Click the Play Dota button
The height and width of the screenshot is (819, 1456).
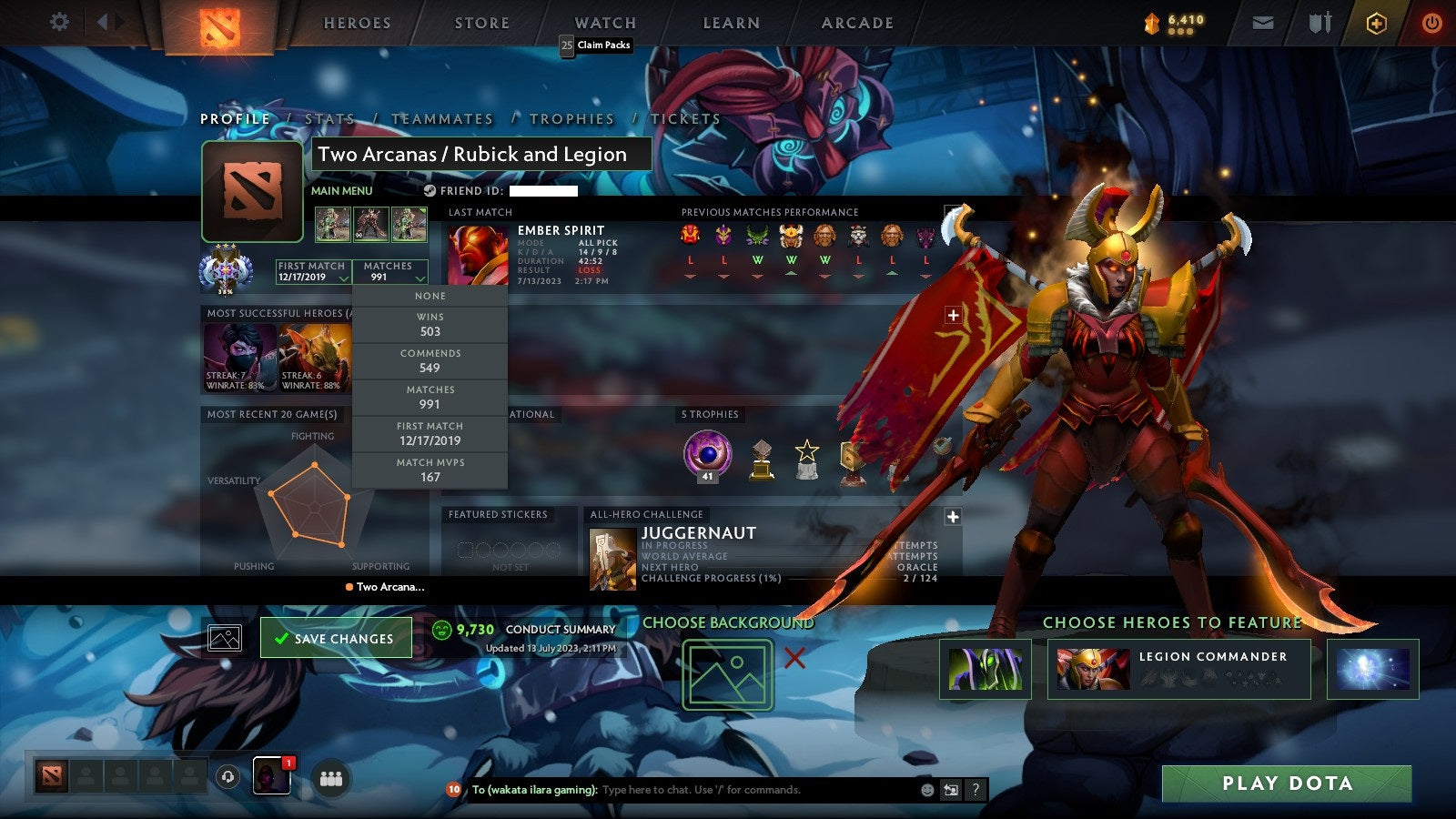point(1286,784)
